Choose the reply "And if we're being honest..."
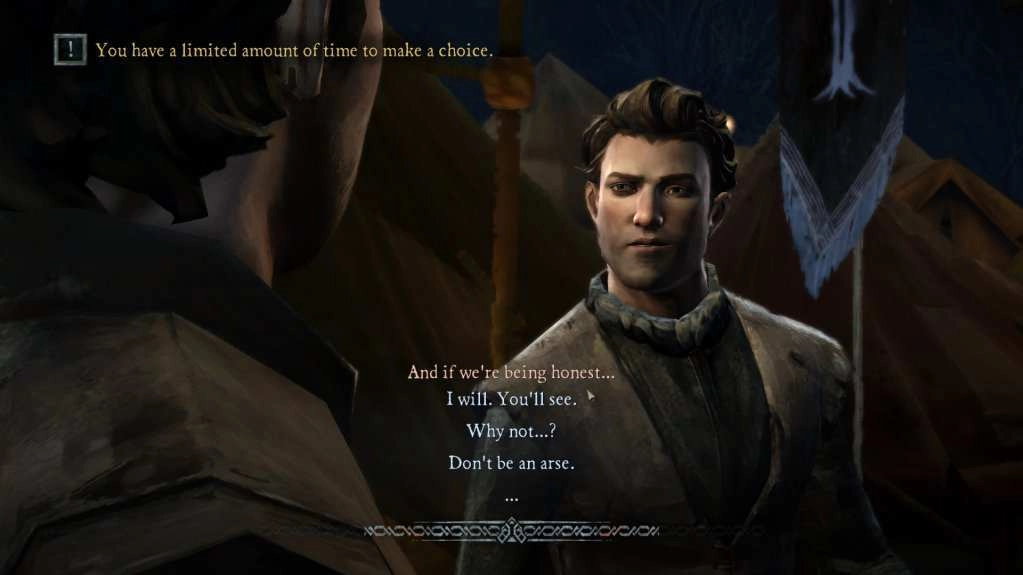This screenshot has width=1023, height=575. (511, 372)
